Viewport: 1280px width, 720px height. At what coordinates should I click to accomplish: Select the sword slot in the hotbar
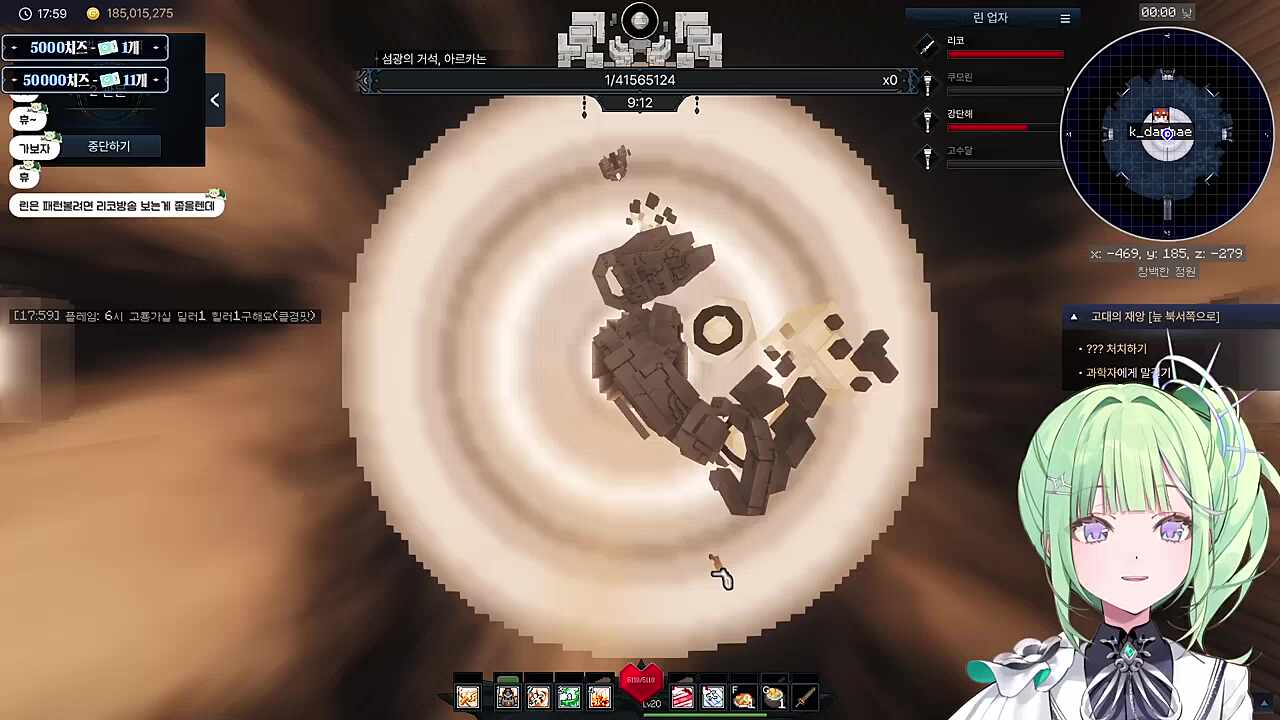click(805, 697)
